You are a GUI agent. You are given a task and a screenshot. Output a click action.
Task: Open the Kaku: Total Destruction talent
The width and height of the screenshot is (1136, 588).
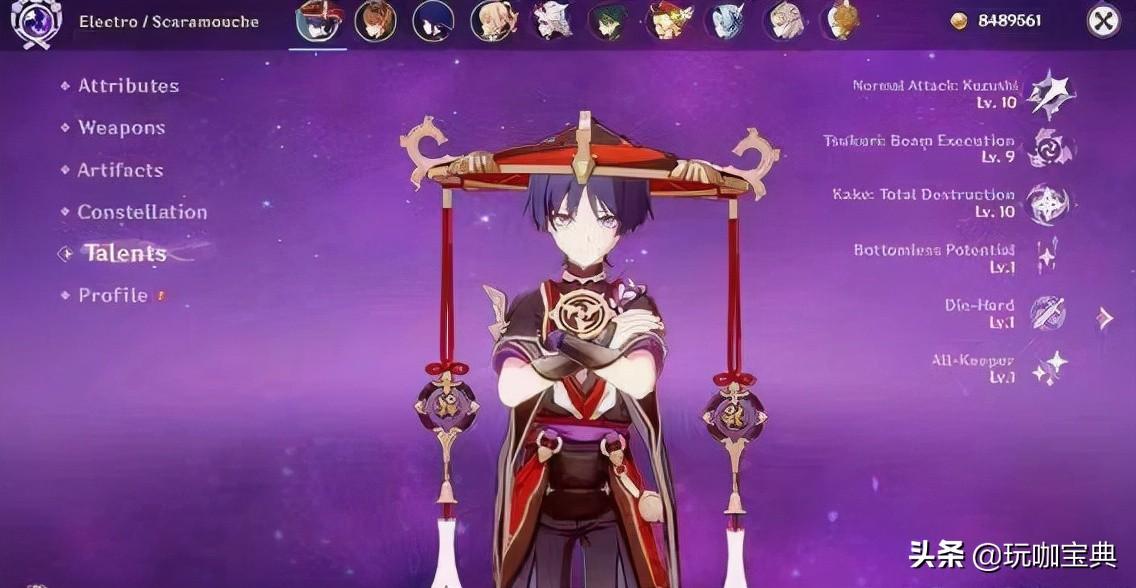click(x=1049, y=203)
